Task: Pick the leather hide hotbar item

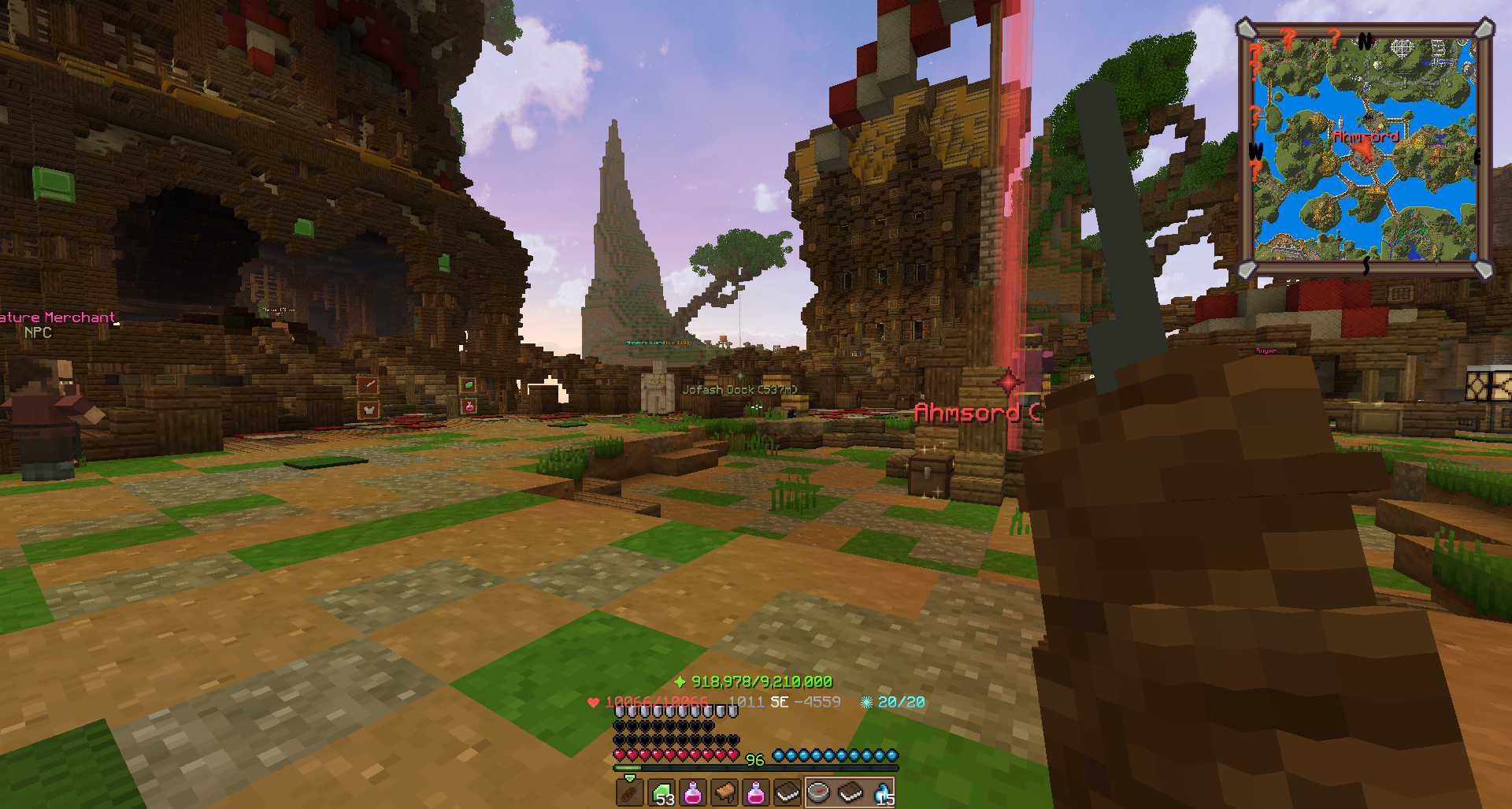Action: (x=724, y=792)
